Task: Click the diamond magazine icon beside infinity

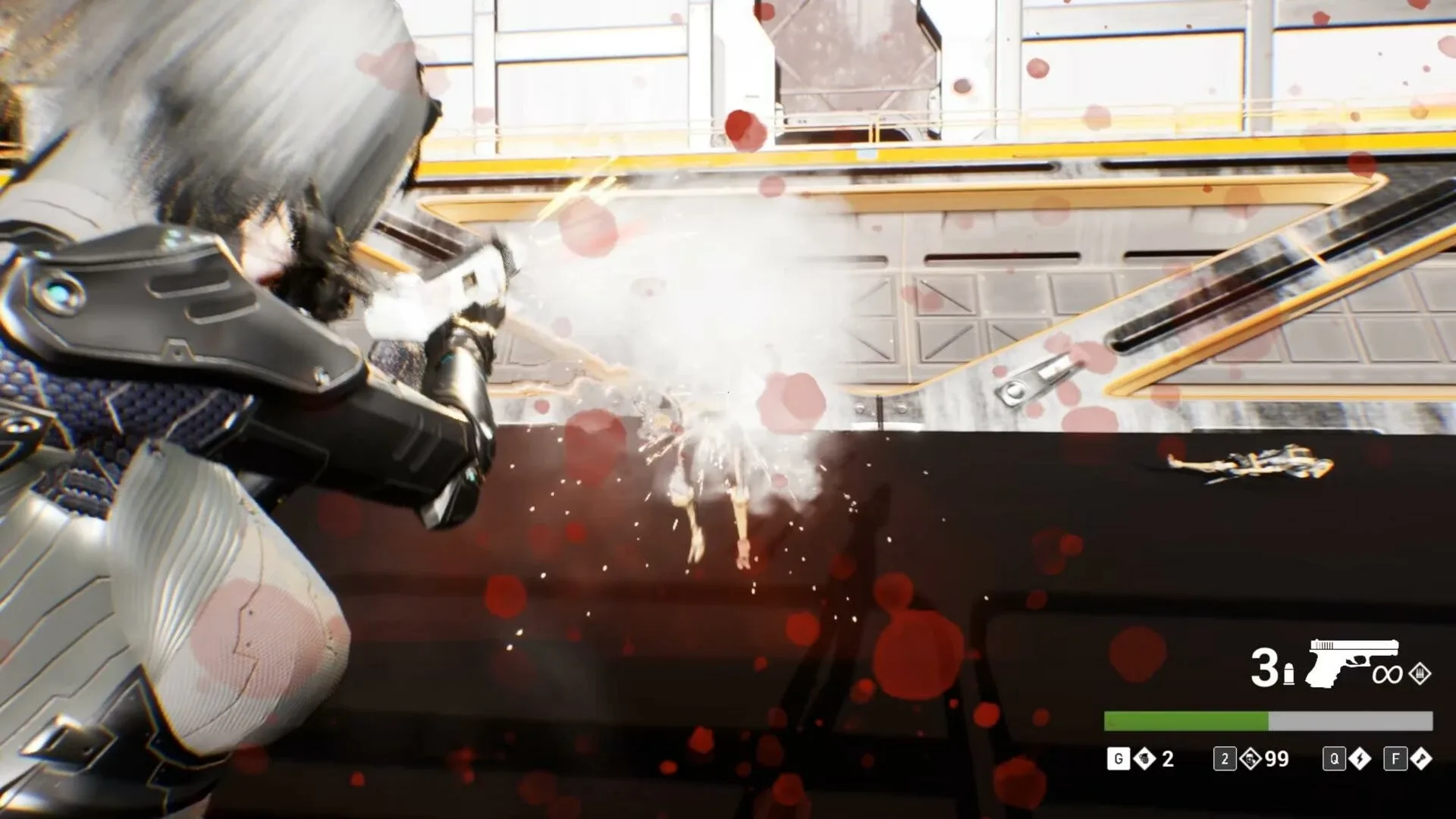Action: [1419, 674]
